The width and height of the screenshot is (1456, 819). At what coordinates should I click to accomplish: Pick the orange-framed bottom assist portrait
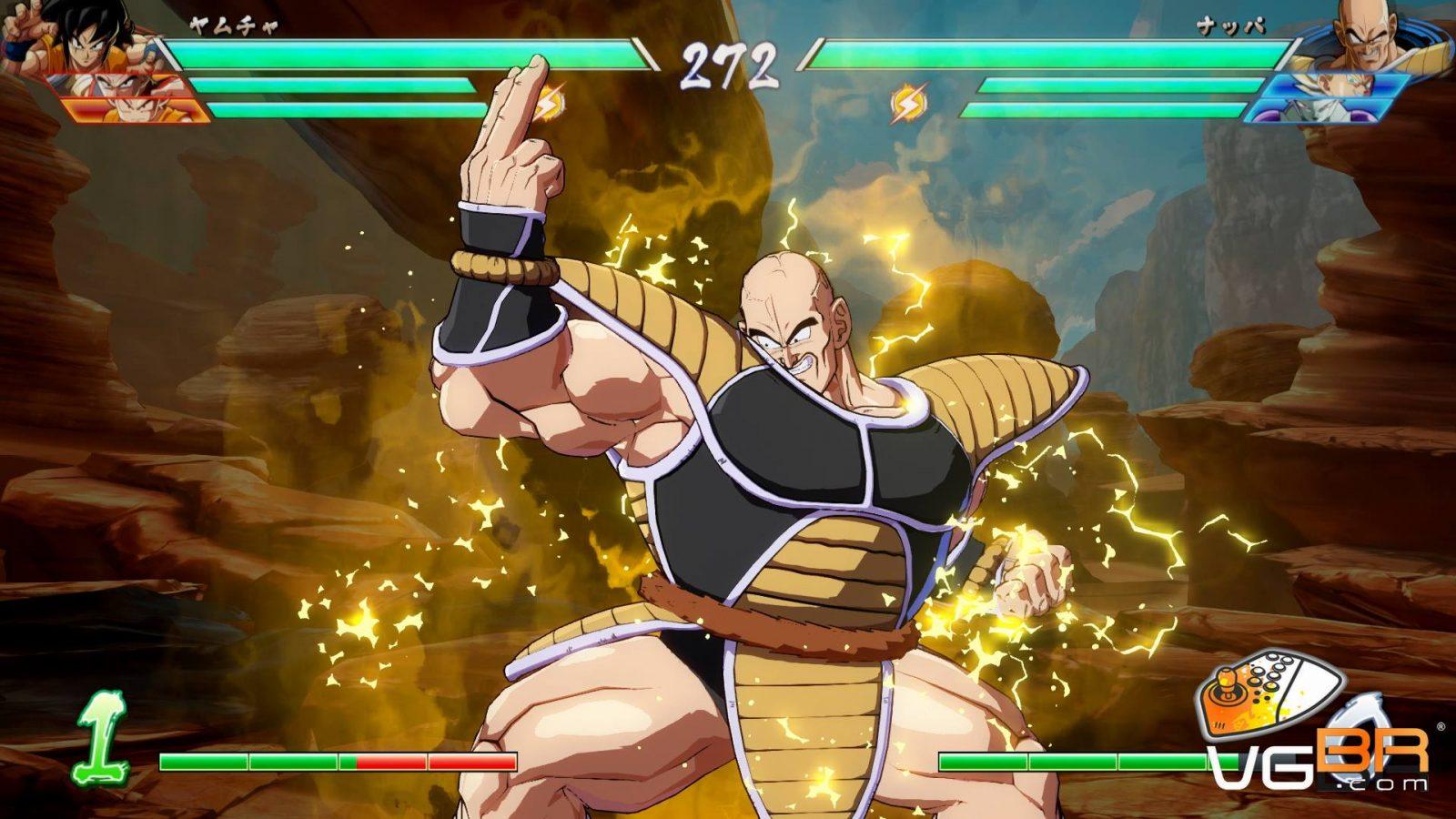click(x=136, y=111)
